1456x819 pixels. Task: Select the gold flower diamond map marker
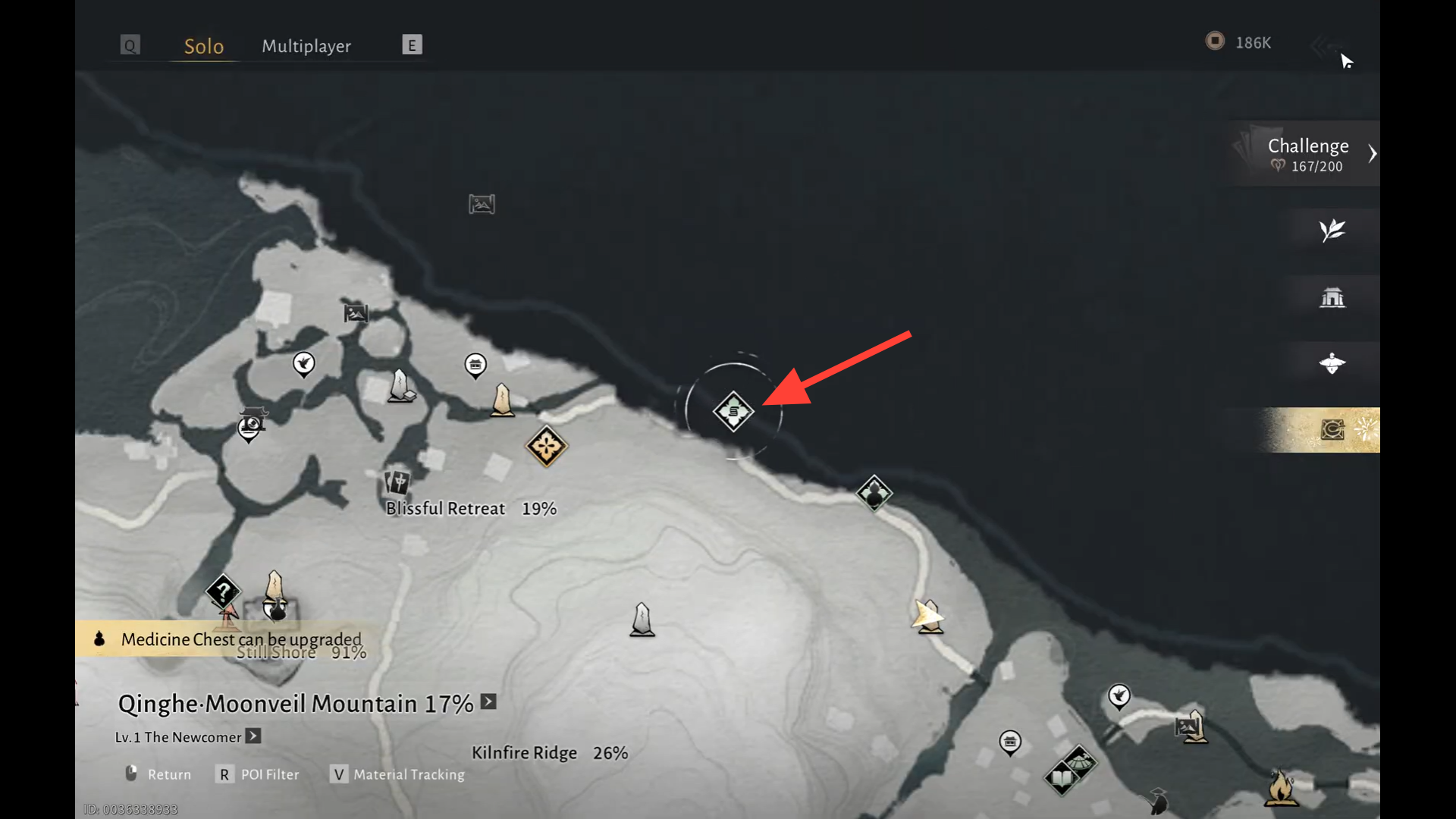(546, 446)
